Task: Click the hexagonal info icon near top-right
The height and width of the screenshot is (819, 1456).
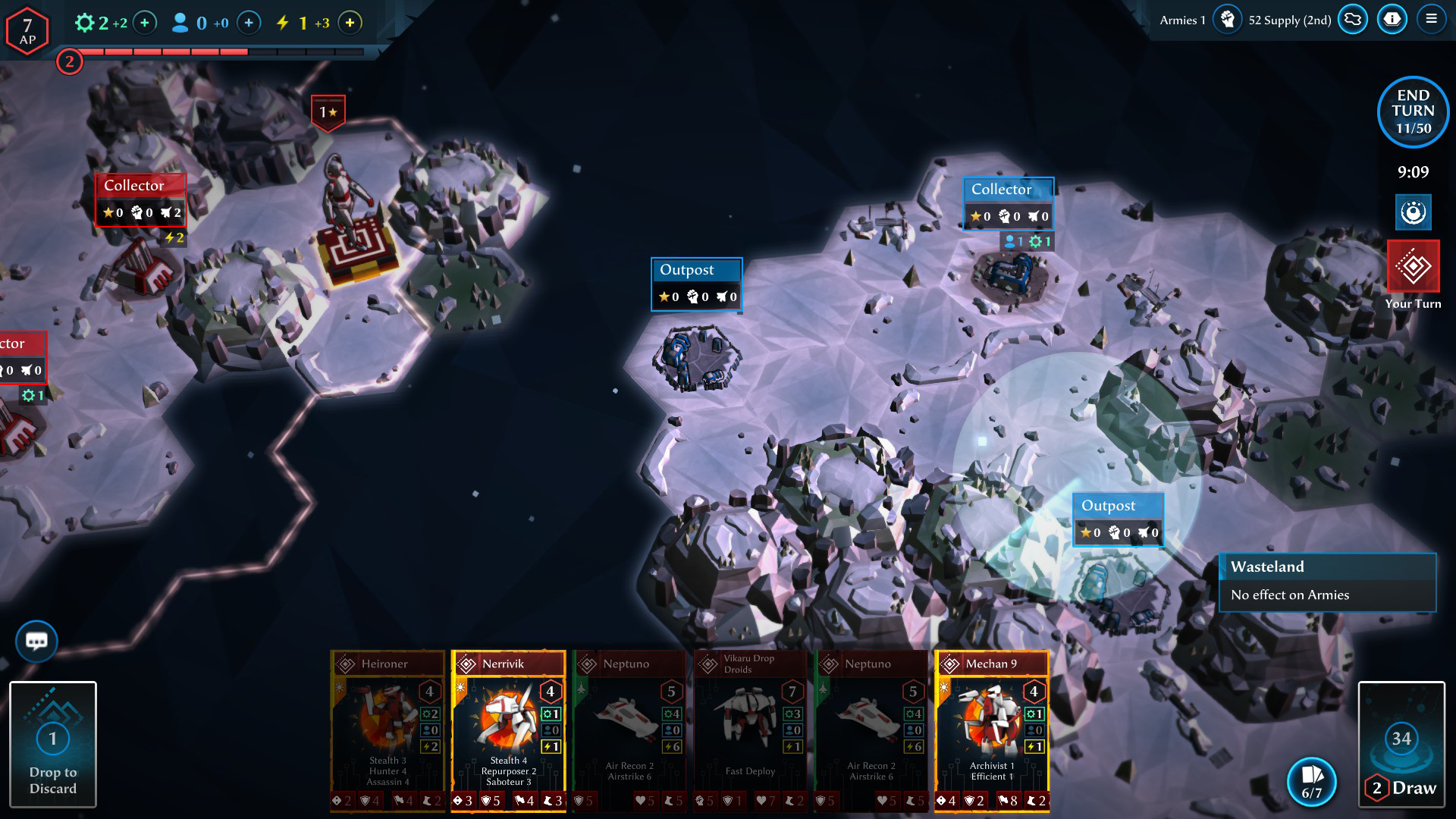Action: 1392,20
